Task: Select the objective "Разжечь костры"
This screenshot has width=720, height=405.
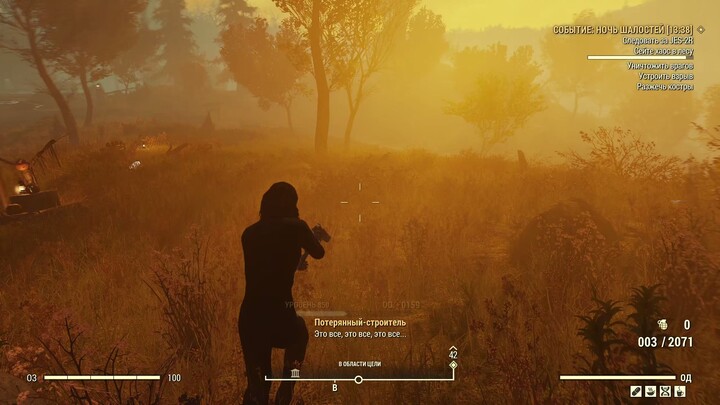Action: click(665, 87)
